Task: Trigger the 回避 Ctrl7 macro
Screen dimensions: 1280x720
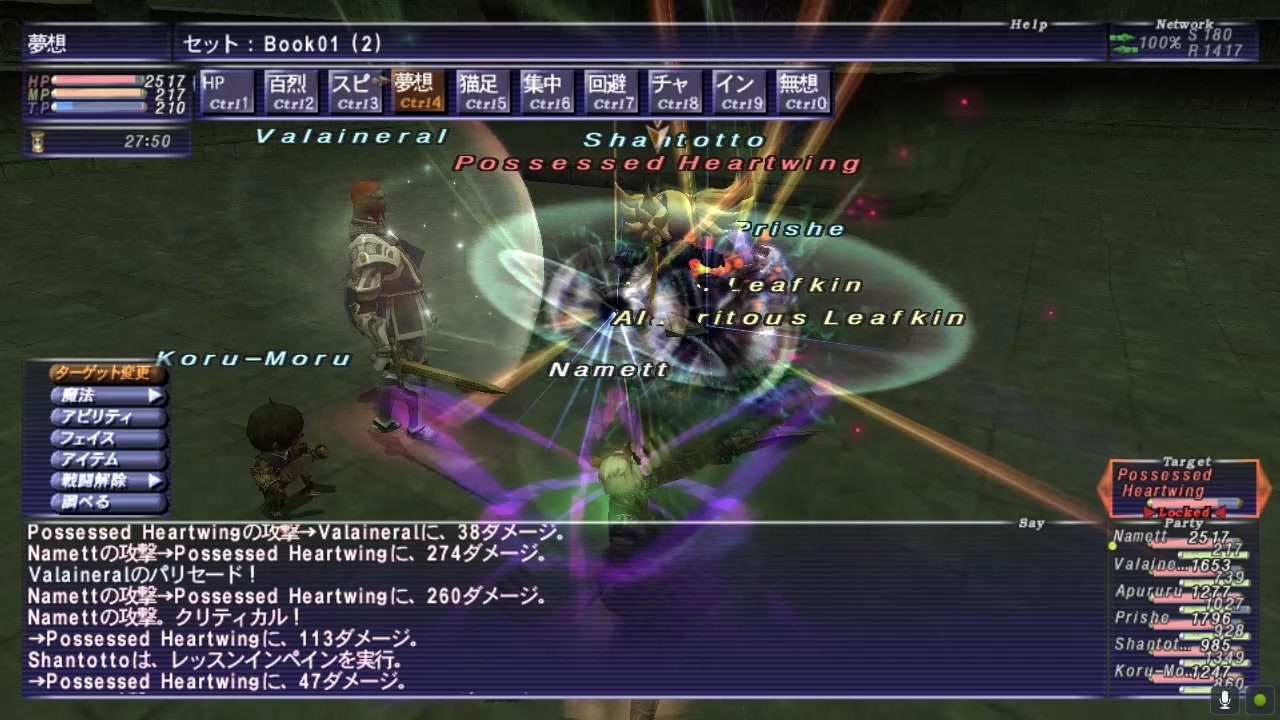Action: (610, 90)
